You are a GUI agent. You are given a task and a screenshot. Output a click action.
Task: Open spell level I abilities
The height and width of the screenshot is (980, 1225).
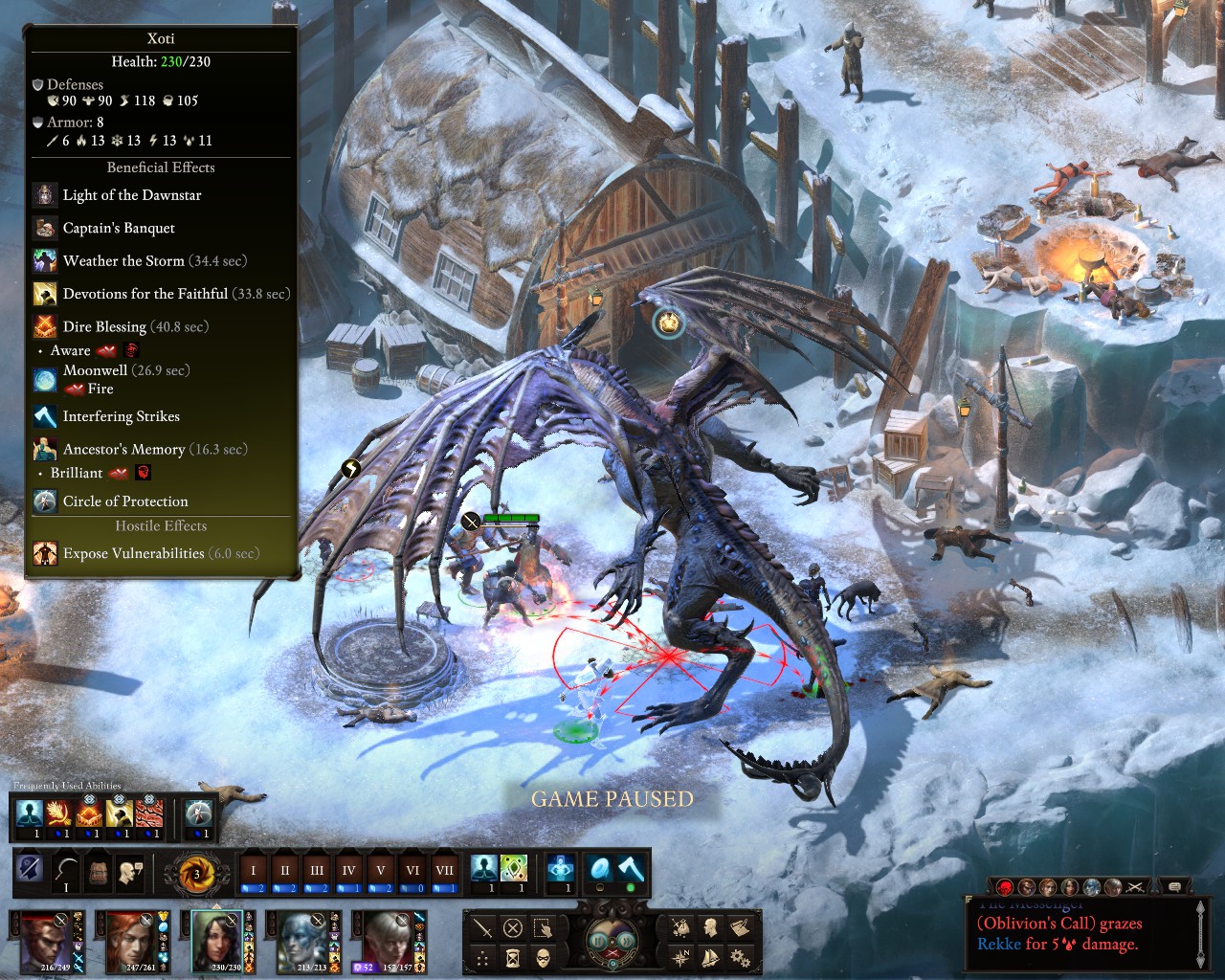coord(254,871)
